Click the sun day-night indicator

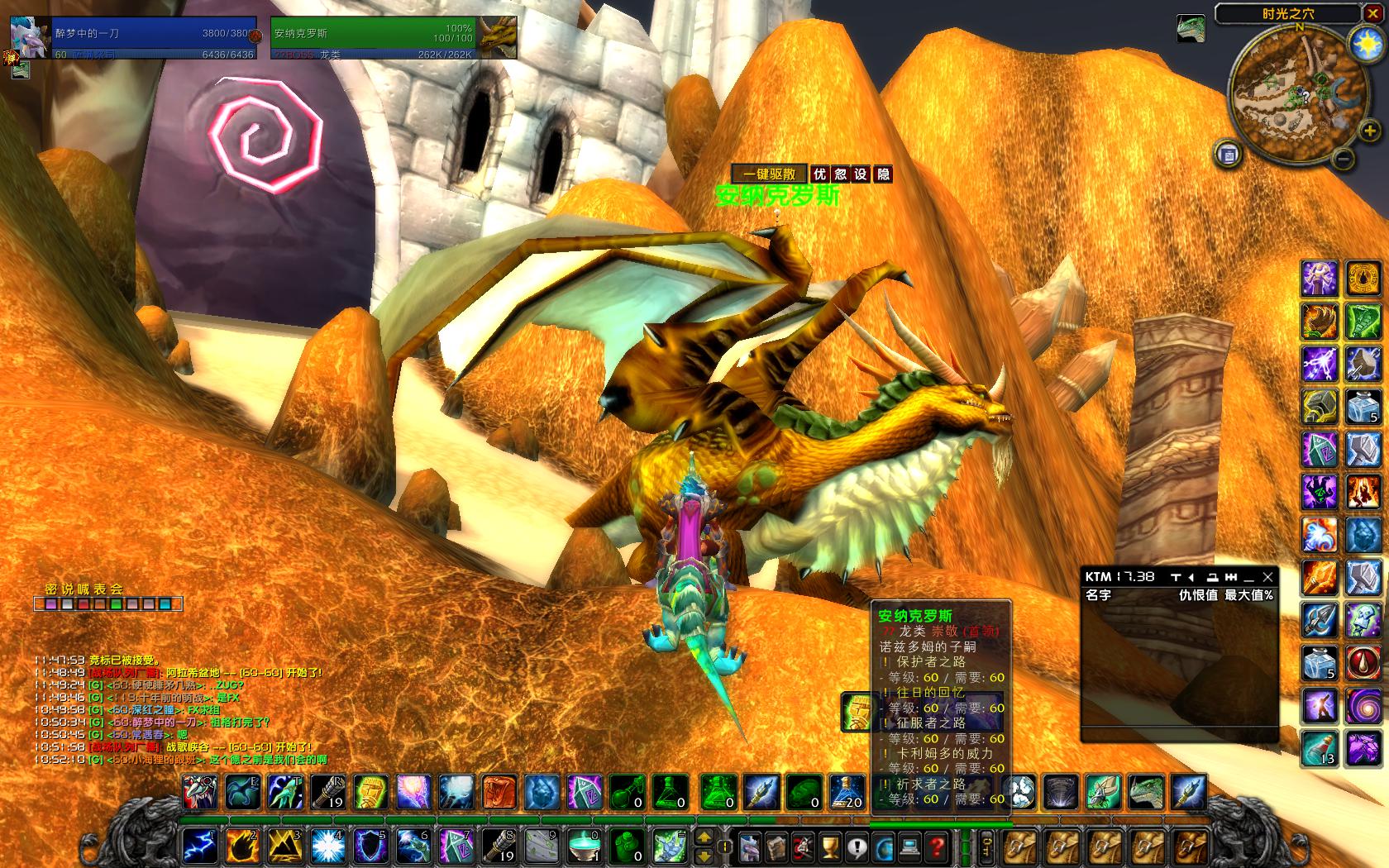point(1364,43)
